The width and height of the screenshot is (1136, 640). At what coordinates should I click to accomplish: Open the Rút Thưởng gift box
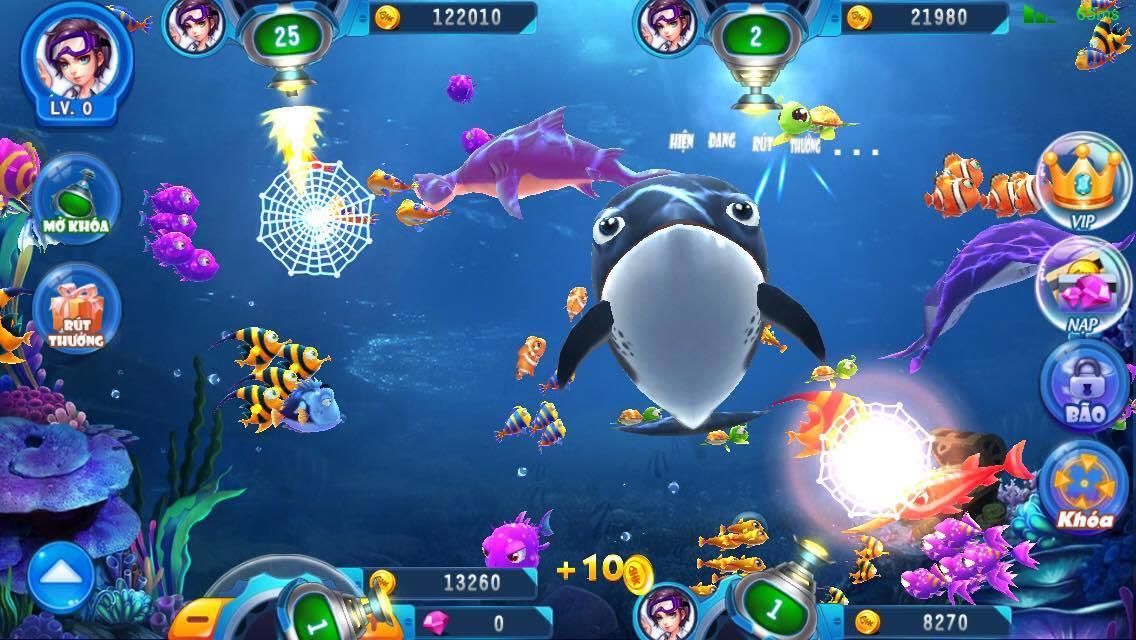(76, 308)
